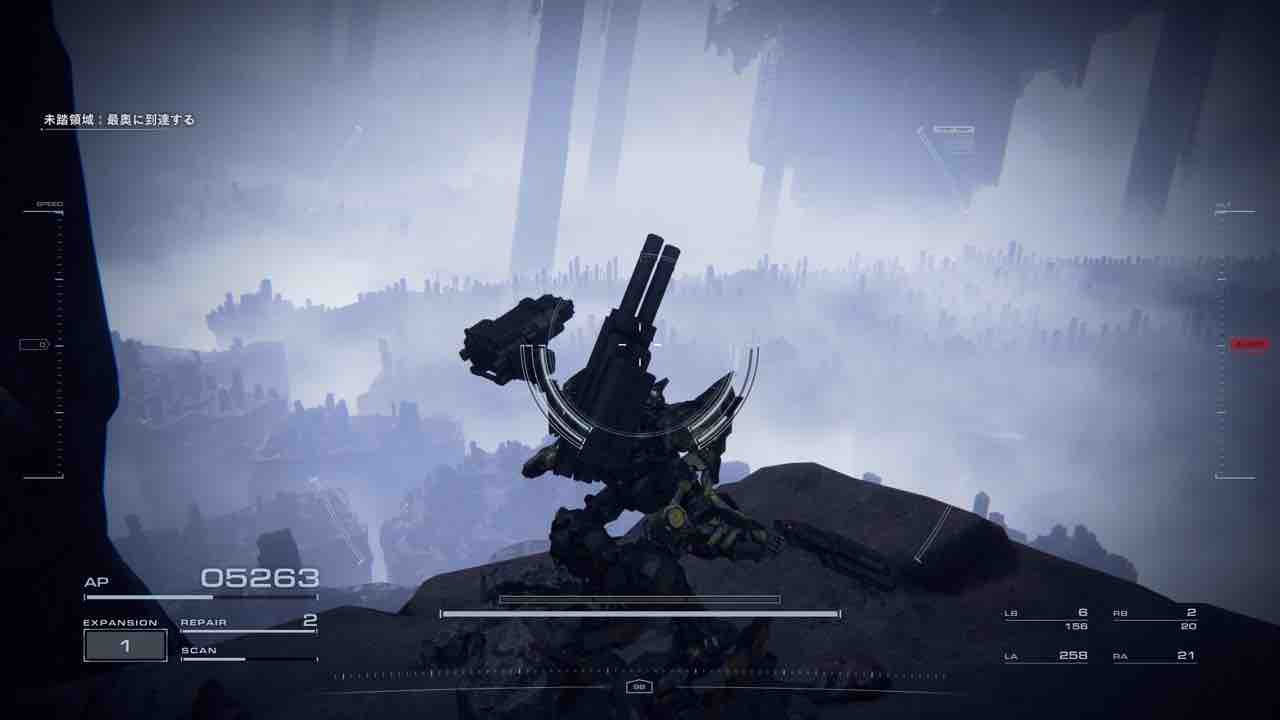Expand the mission objective 未踏領域：最奥に到達する banner

(120, 118)
